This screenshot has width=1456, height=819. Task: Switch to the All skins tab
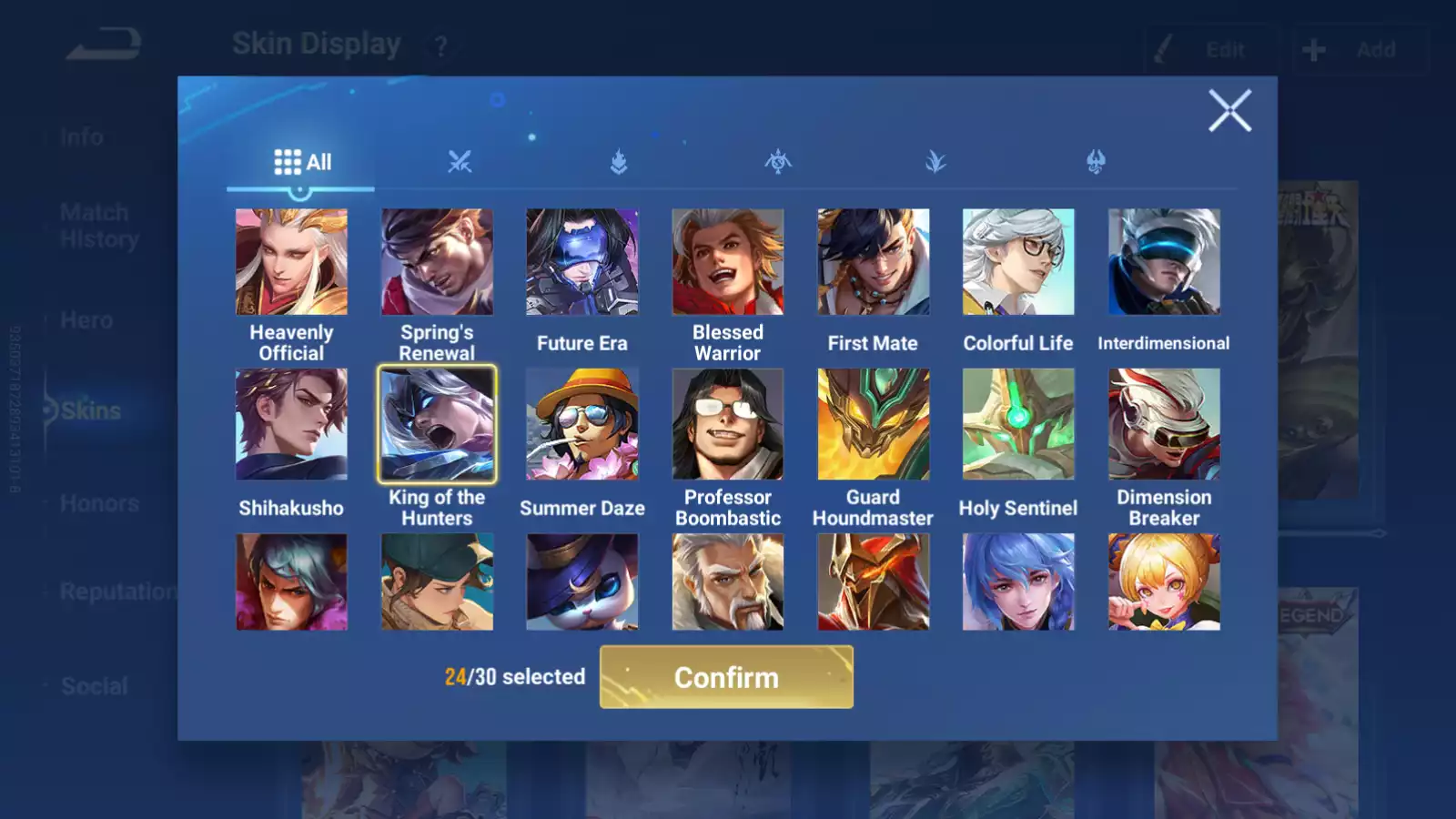click(302, 162)
